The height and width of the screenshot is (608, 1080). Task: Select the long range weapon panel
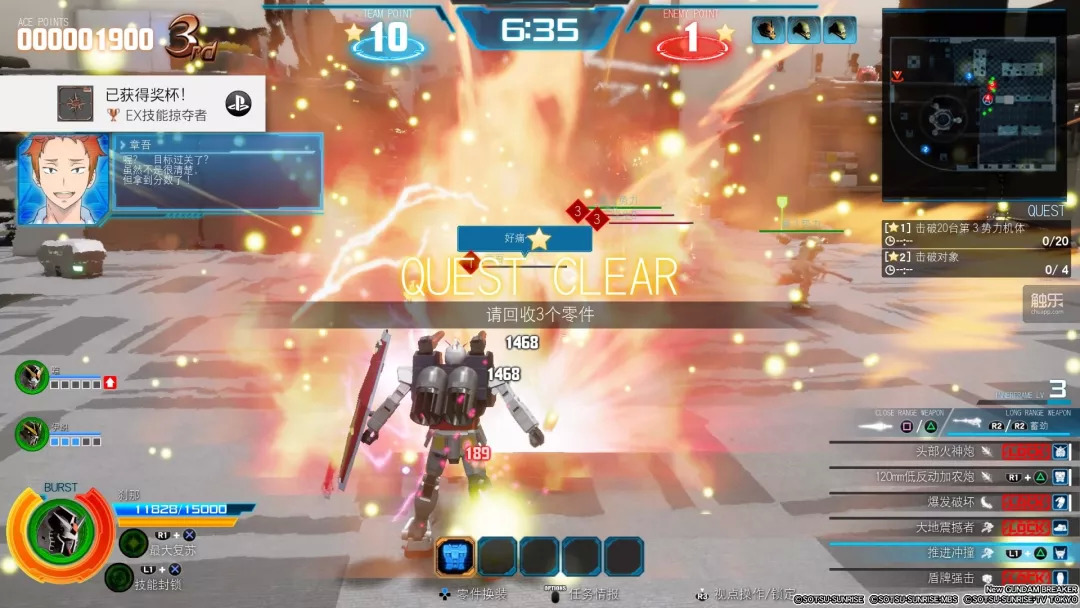click(1012, 424)
